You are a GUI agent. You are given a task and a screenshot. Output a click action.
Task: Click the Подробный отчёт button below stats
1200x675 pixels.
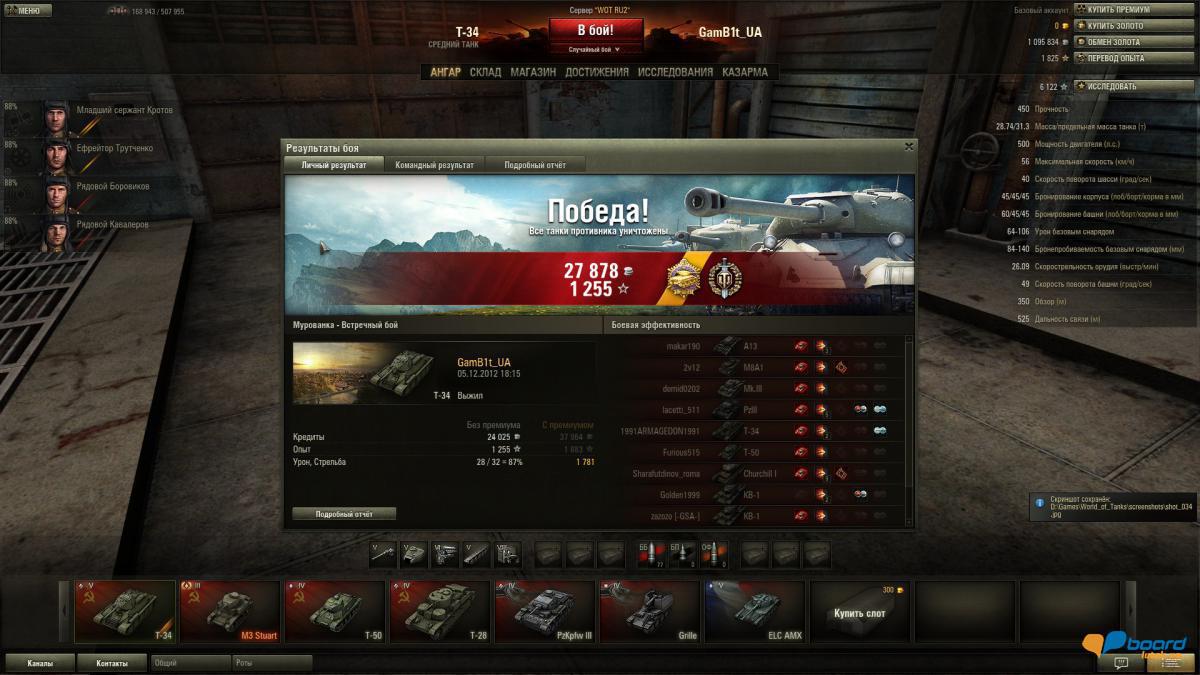tap(344, 514)
